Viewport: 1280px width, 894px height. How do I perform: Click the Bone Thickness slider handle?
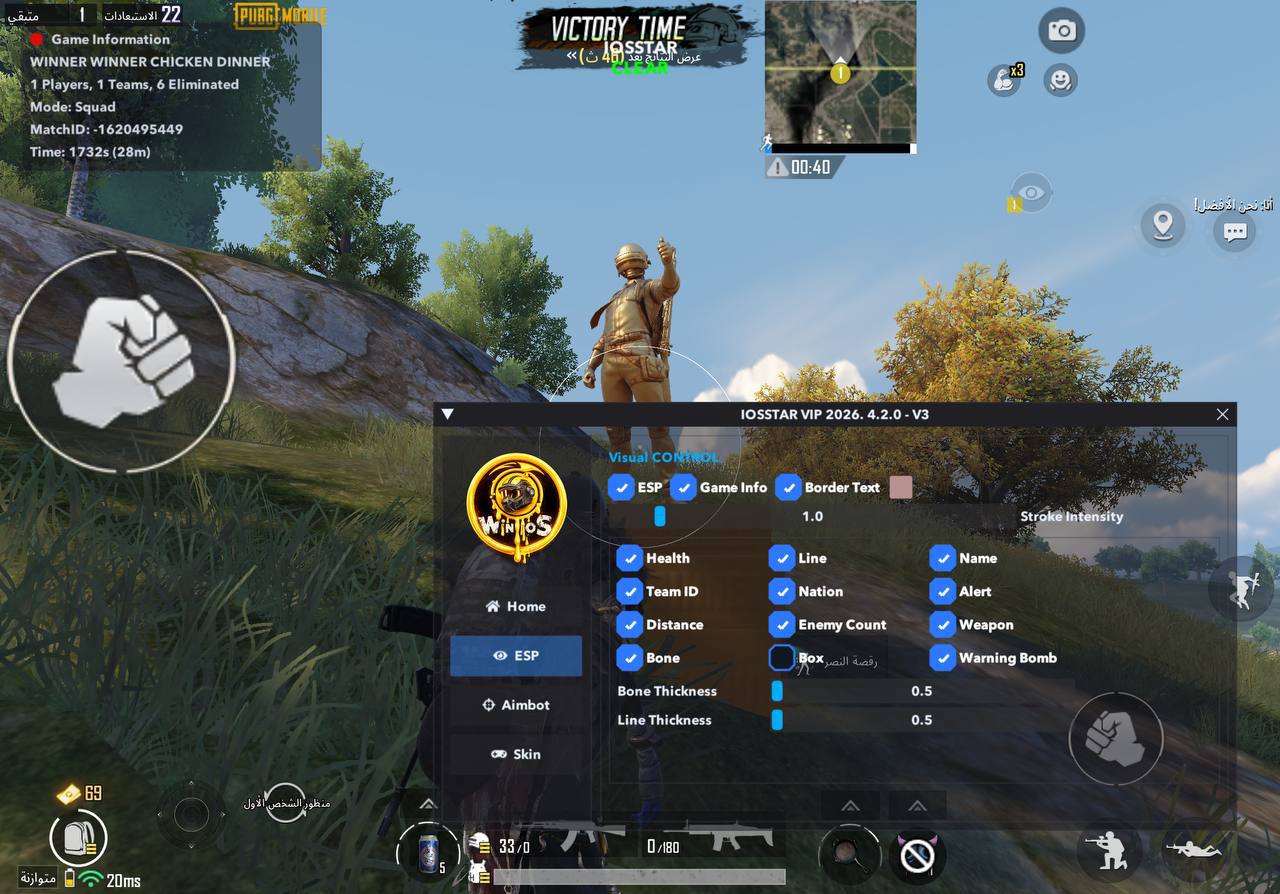[777, 691]
